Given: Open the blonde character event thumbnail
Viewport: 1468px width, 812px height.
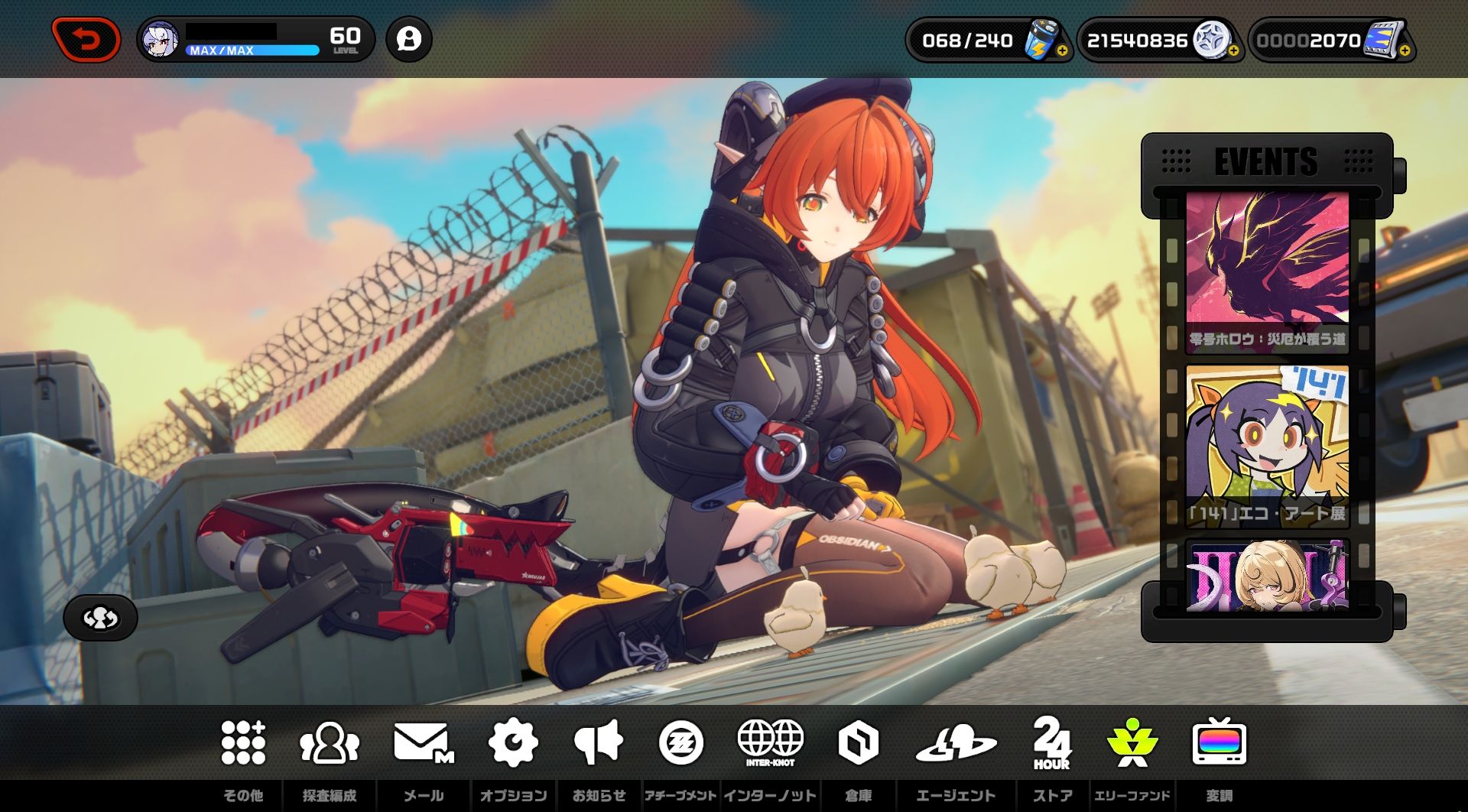Looking at the screenshot, I should pyautogui.click(x=1267, y=575).
